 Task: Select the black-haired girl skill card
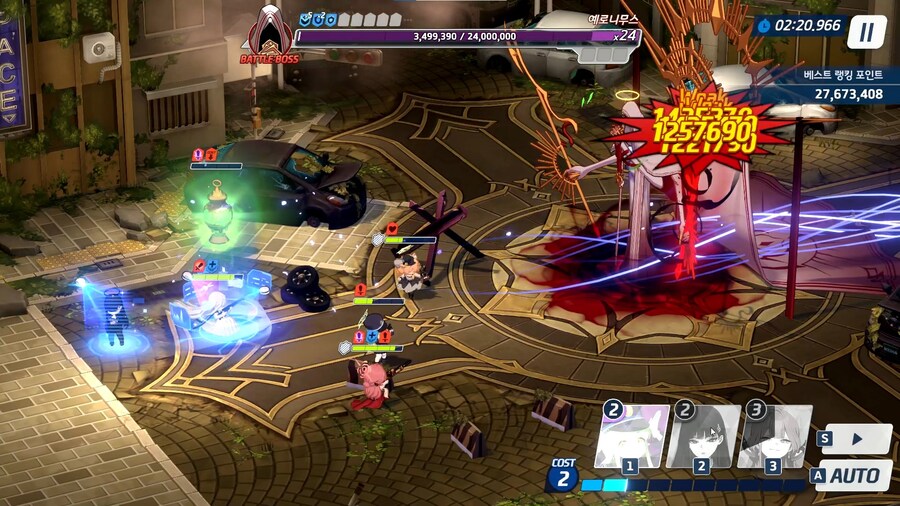pyautogui.click(x=702, y=437)
